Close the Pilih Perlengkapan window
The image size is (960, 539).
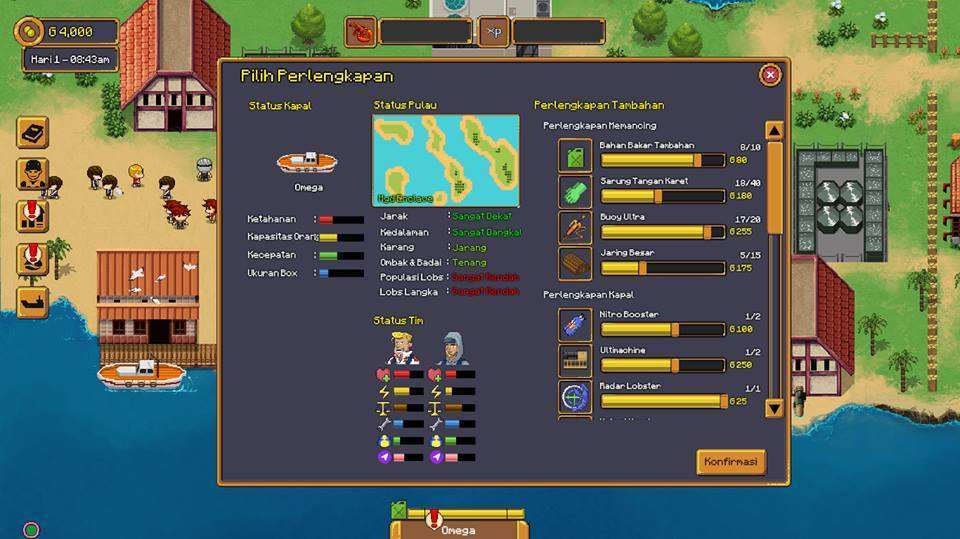coord(770,75)
